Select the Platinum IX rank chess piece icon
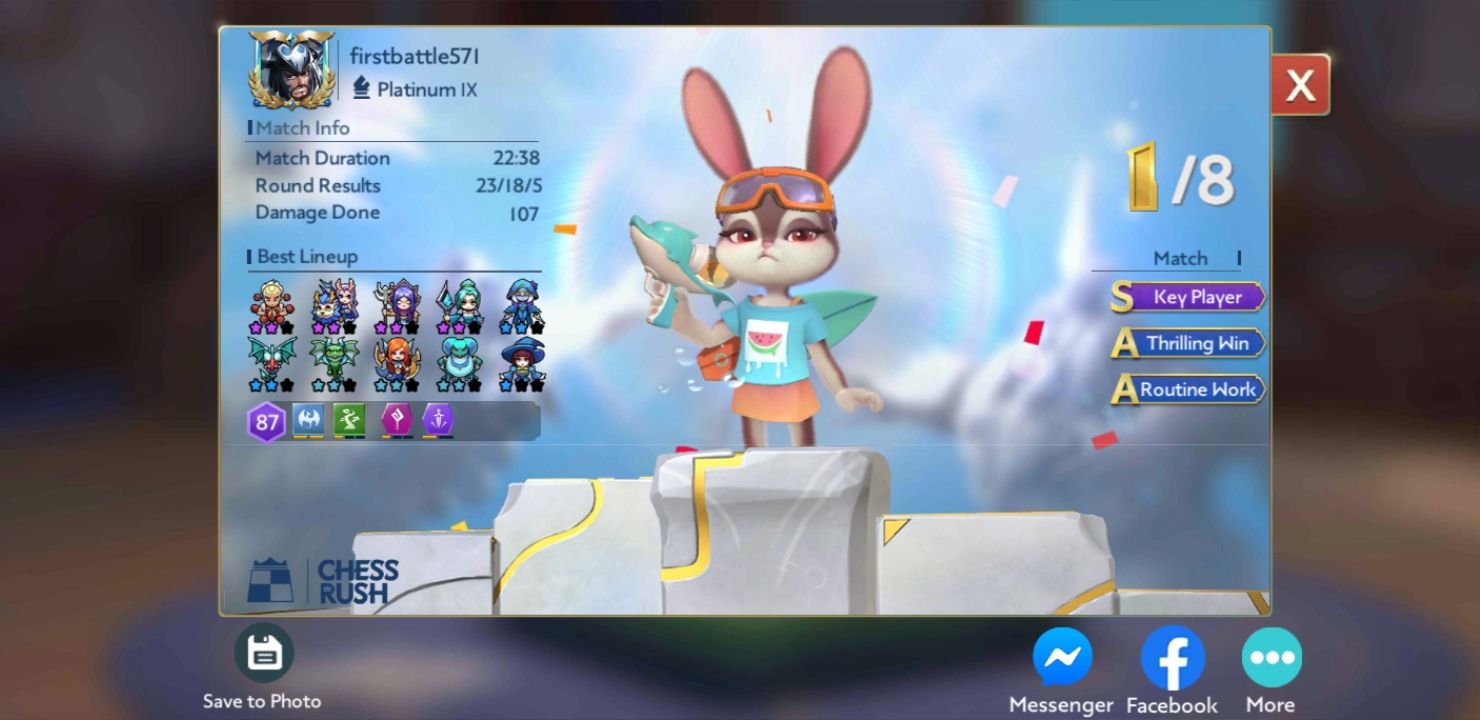 [361, 89]
